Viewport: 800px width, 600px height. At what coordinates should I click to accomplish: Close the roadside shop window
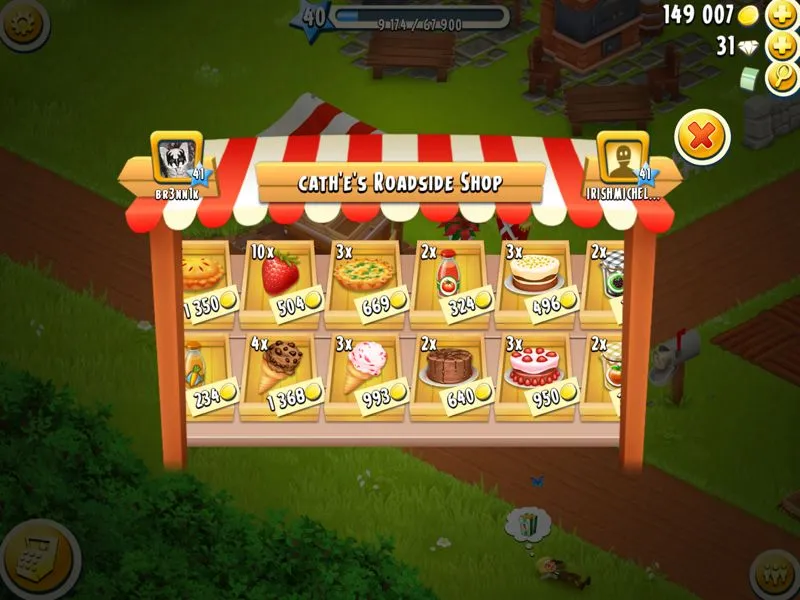point(702,137)
